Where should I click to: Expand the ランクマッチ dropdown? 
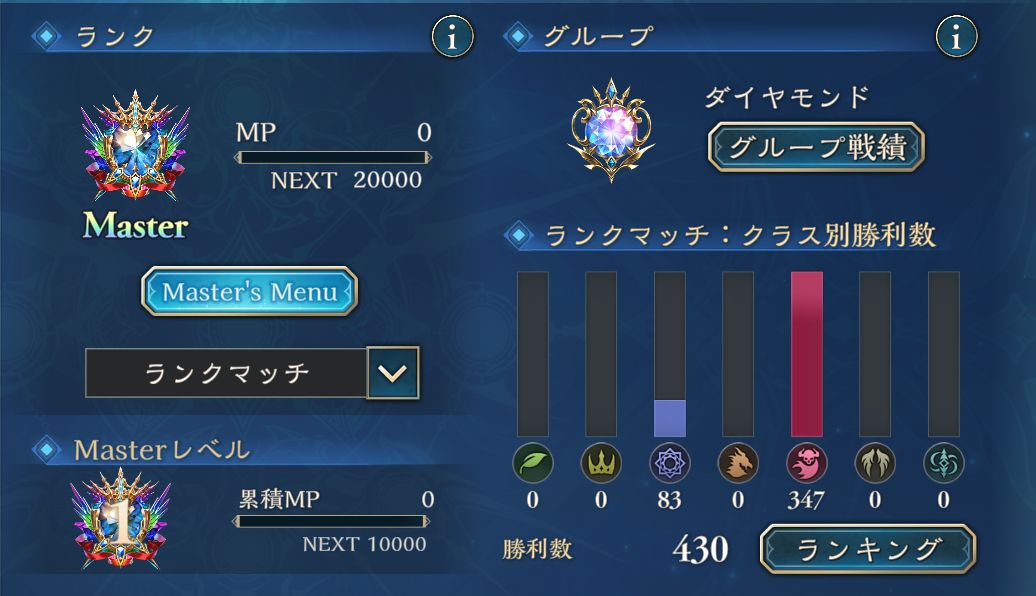[392, 374]
